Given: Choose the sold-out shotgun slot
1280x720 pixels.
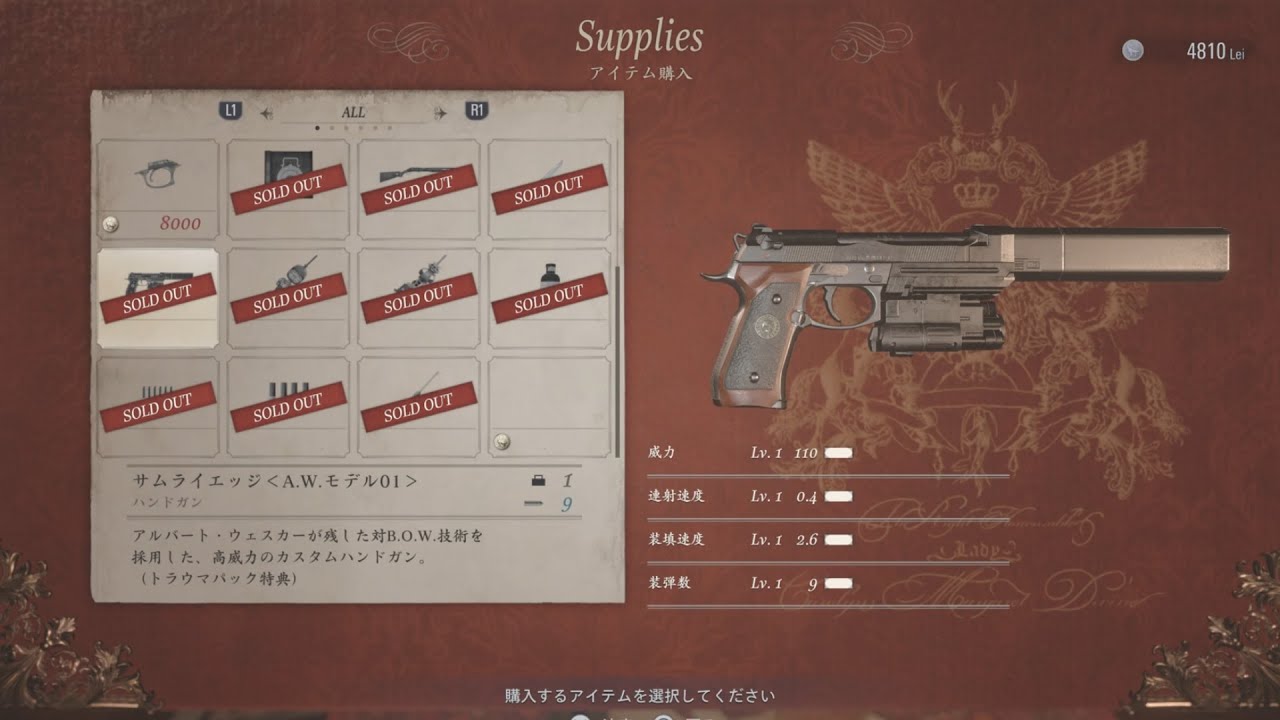Looking at the screenshot, I should [x=418, y=189].
